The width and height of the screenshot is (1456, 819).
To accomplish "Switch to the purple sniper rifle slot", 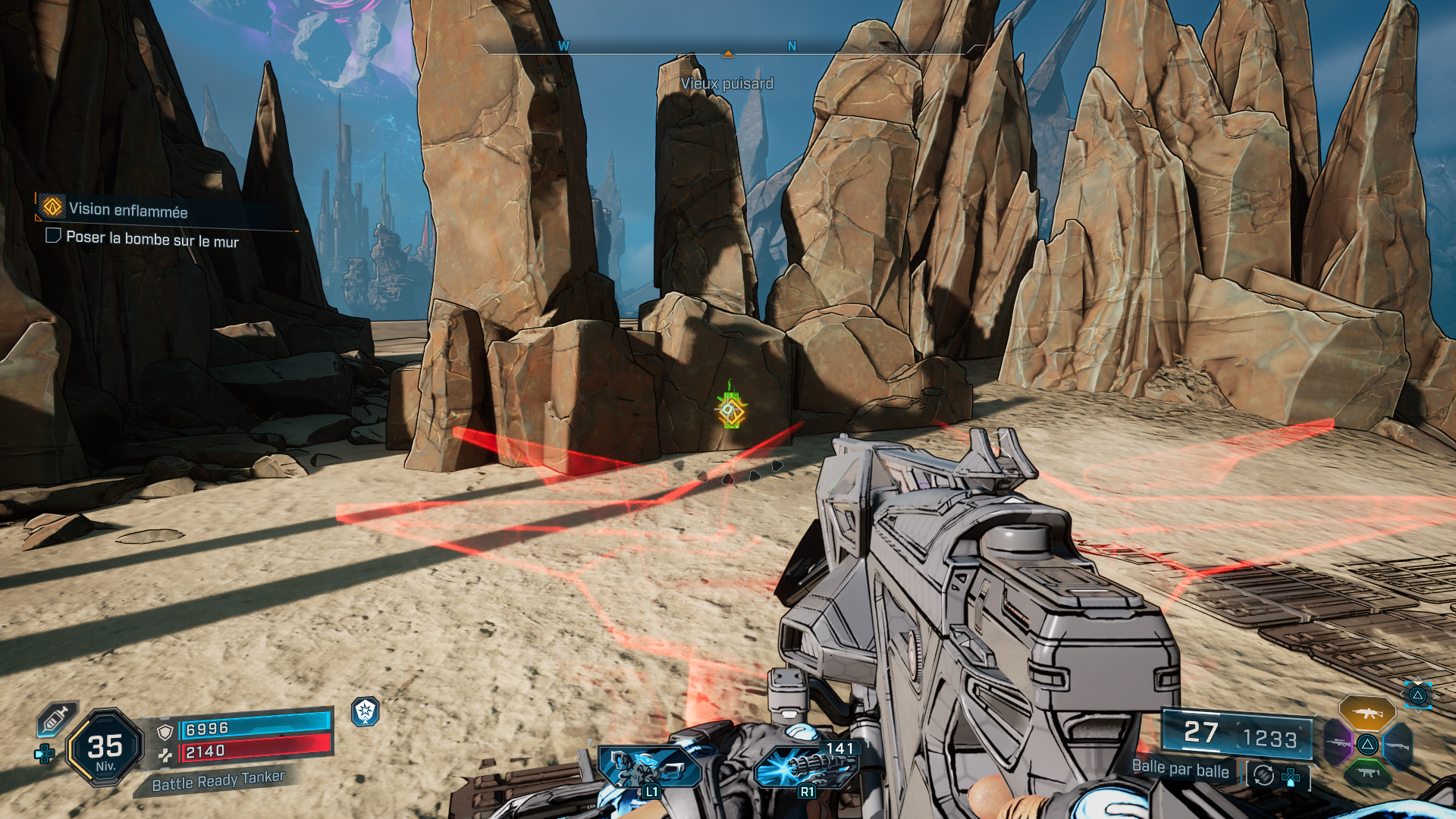I will (x=1338, y=742).
